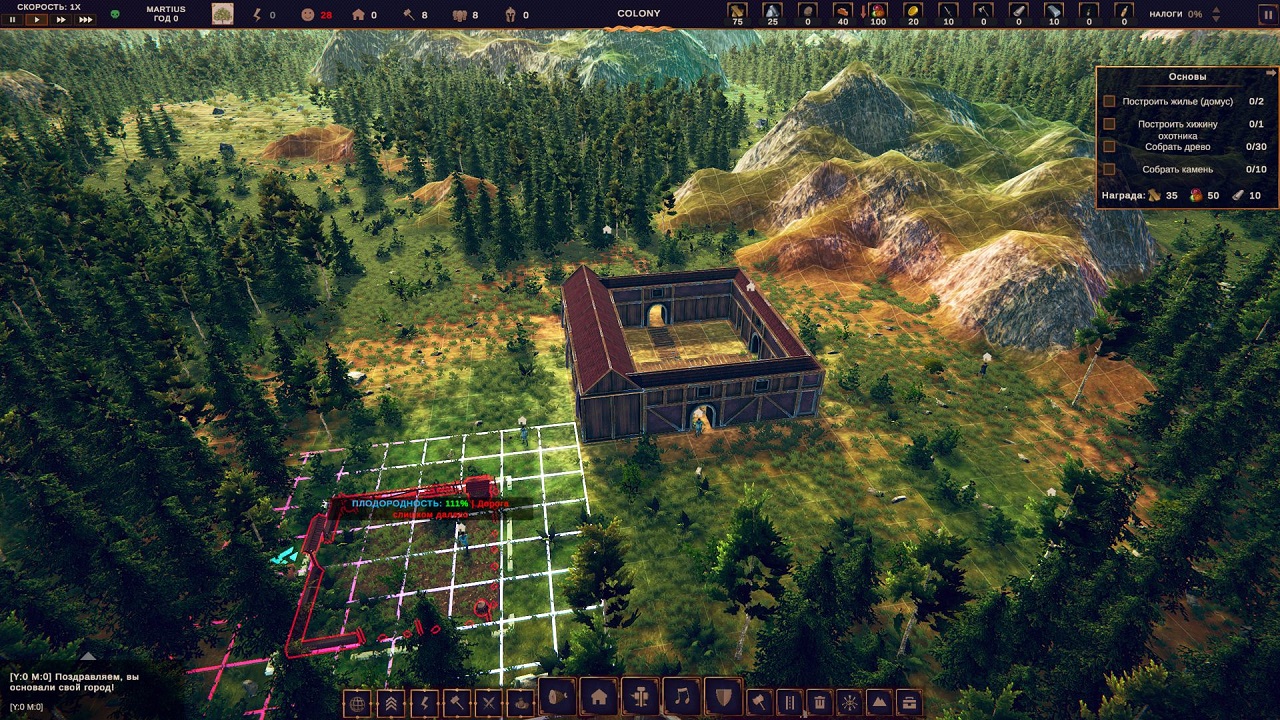1280x720 pixels.
Task: Set game speed to fast forward
Action: point(61,19)
